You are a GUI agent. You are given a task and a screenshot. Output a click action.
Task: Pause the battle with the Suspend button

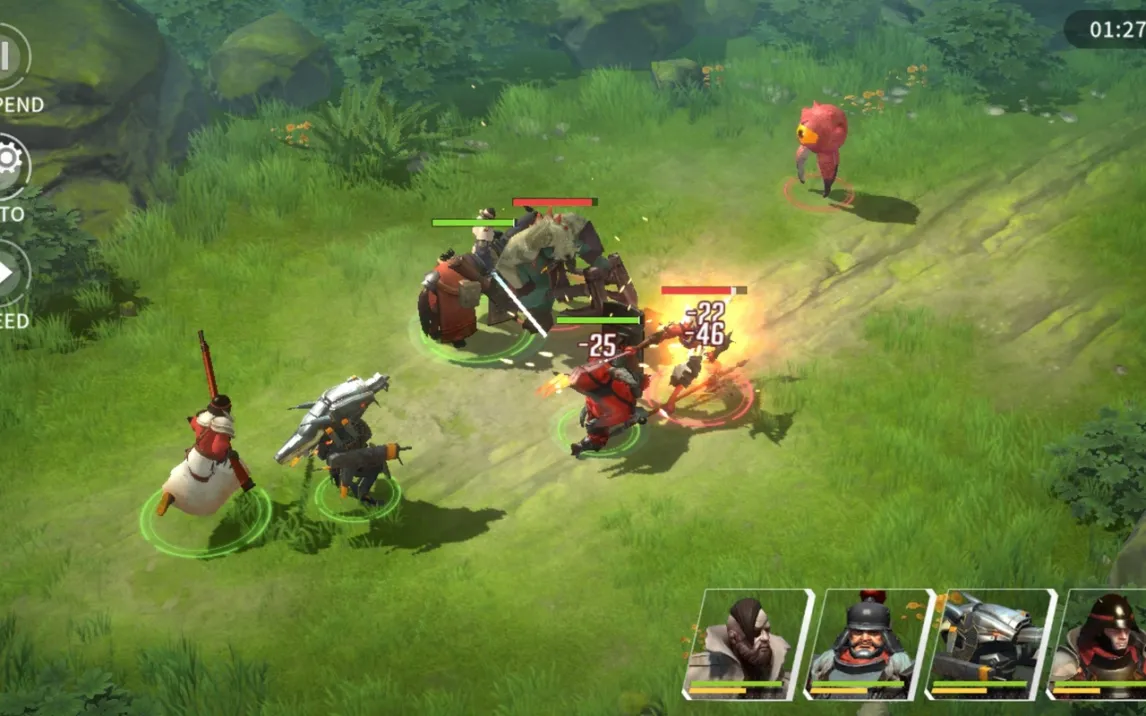(x=8, y=58)
